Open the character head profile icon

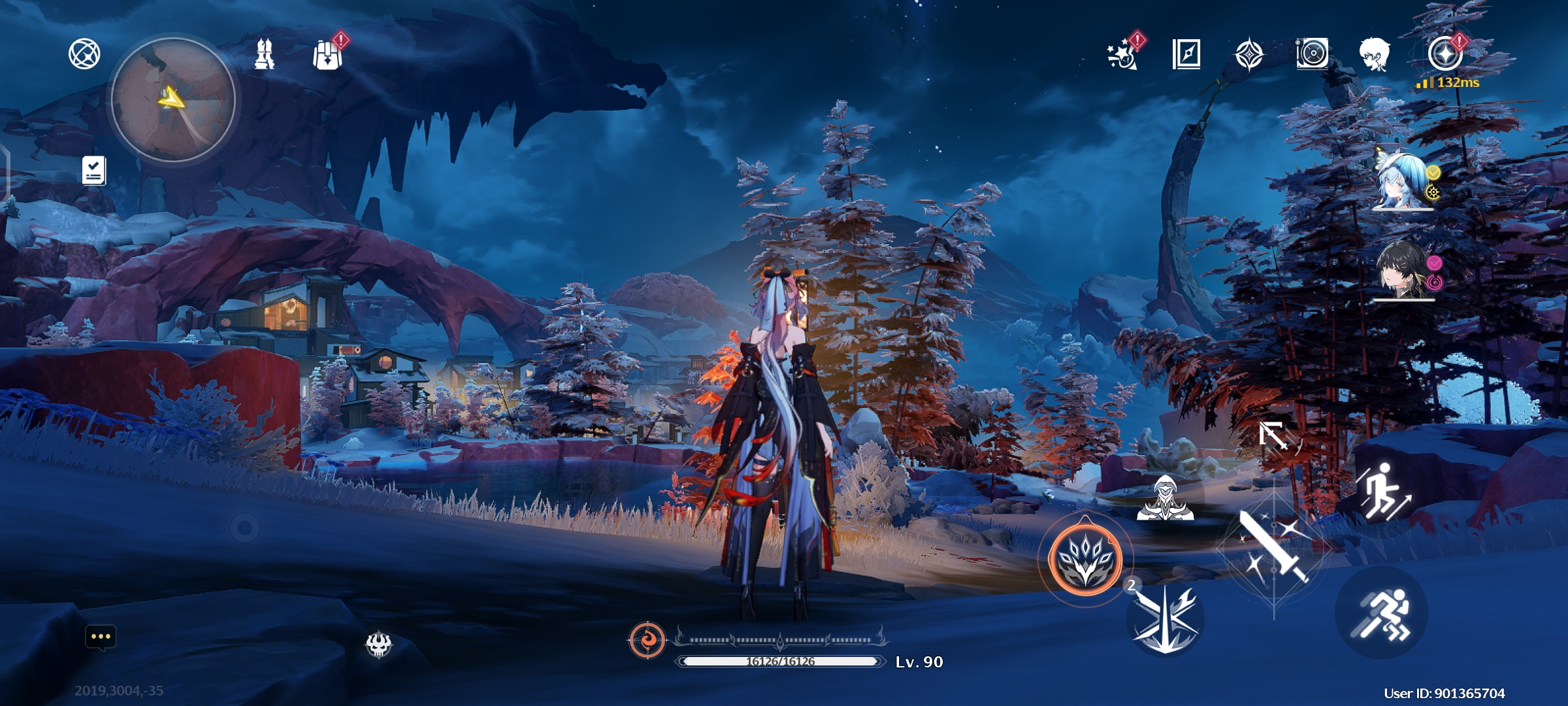[x=1375, y=54]
